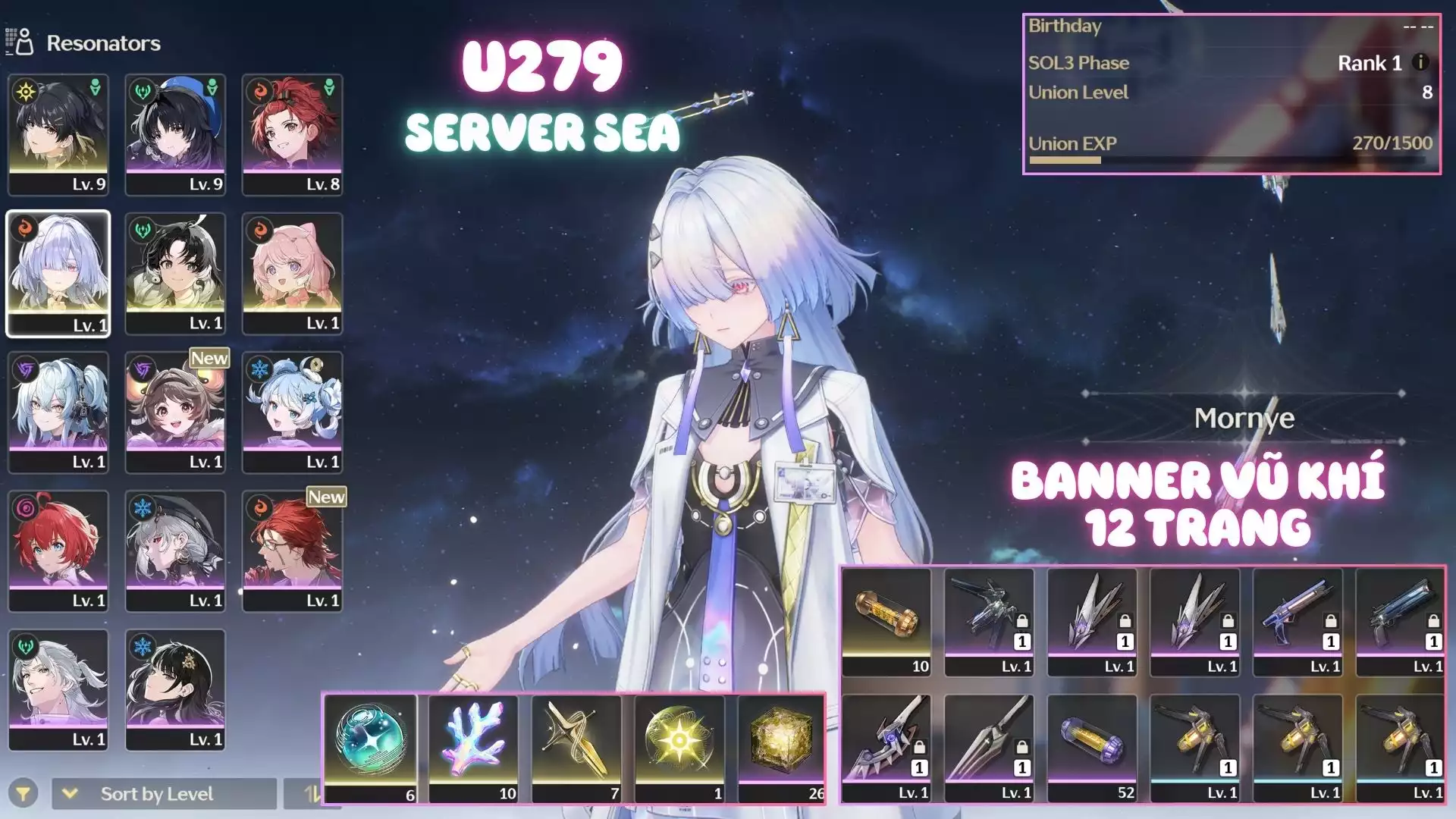Screen dimensions: 1456x819
Task: Select the pink-haired cat-eared resonator portrait
Action: tap(292, 273)
